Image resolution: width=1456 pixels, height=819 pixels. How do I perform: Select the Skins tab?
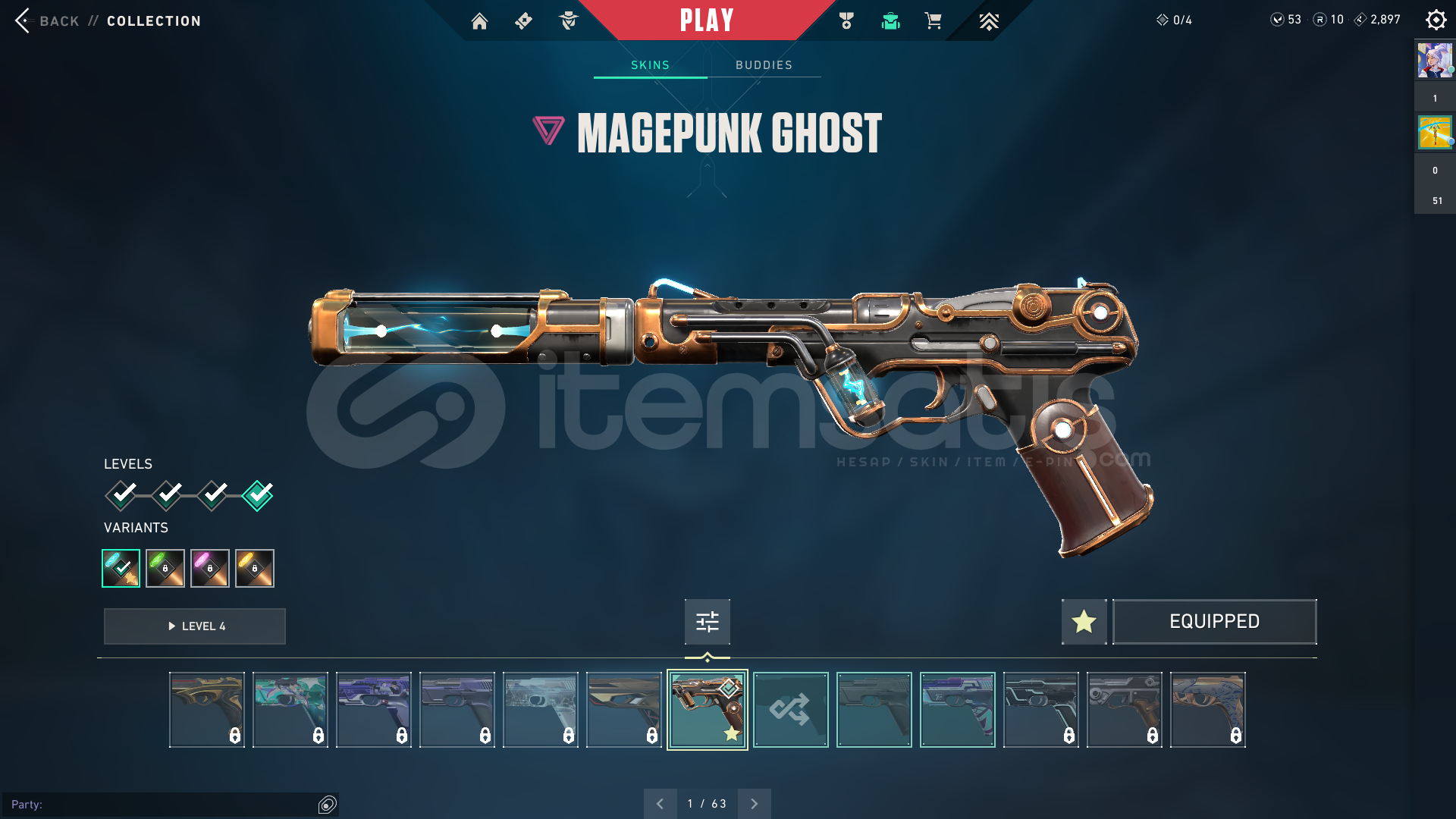[650, 65]
